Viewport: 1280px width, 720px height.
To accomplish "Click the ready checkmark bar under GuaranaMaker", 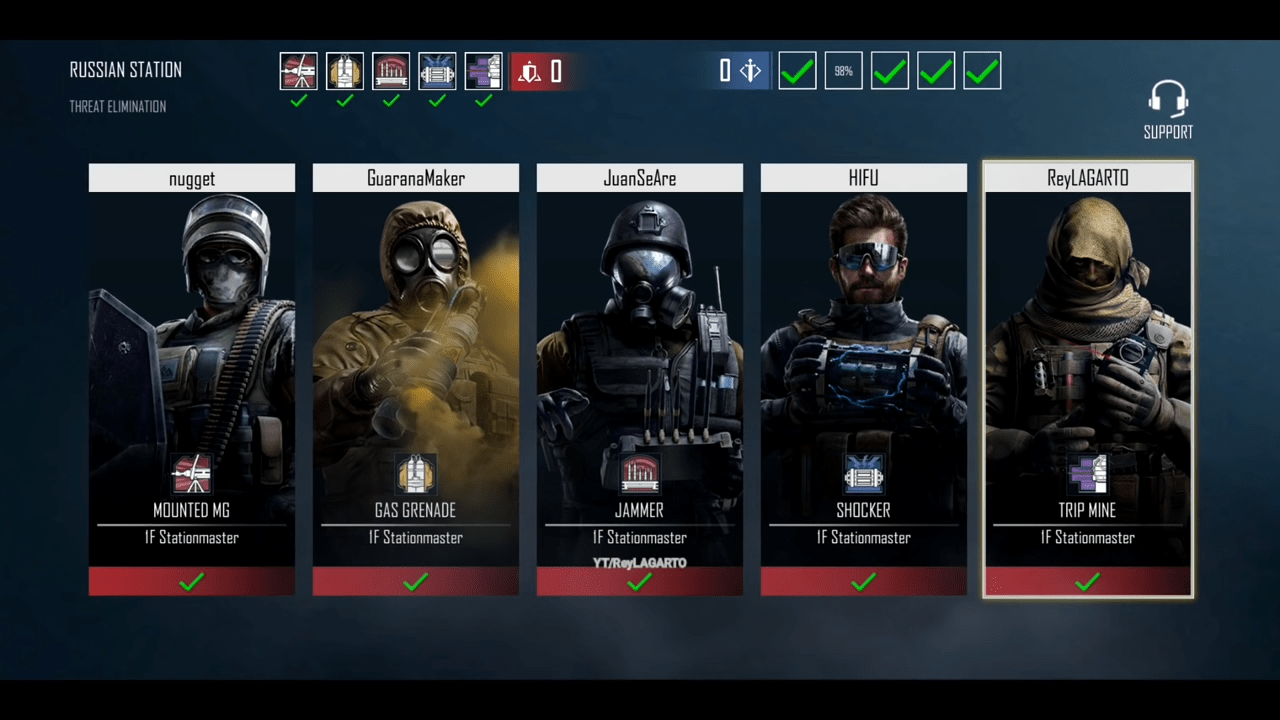I will tap(416, 581).
